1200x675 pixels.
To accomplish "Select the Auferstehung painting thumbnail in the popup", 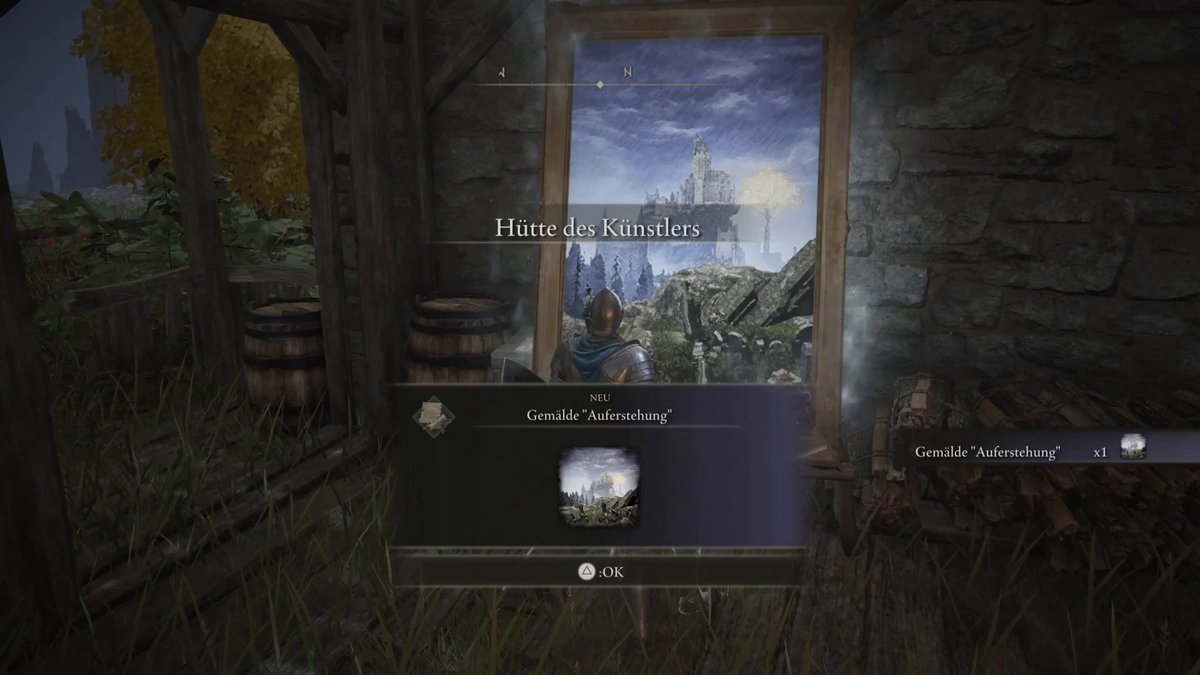I will click(598, 488).
